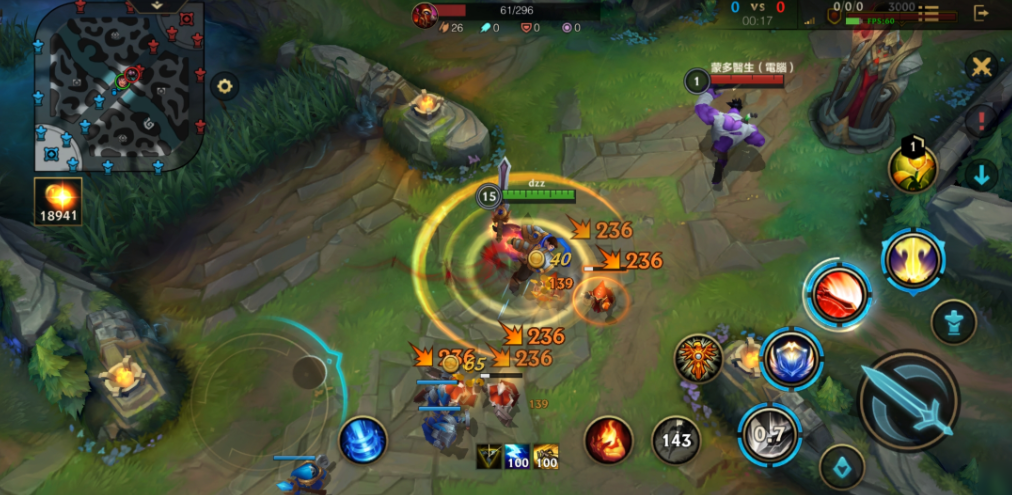Activate the blue swirl recall button

coord(363,440)
